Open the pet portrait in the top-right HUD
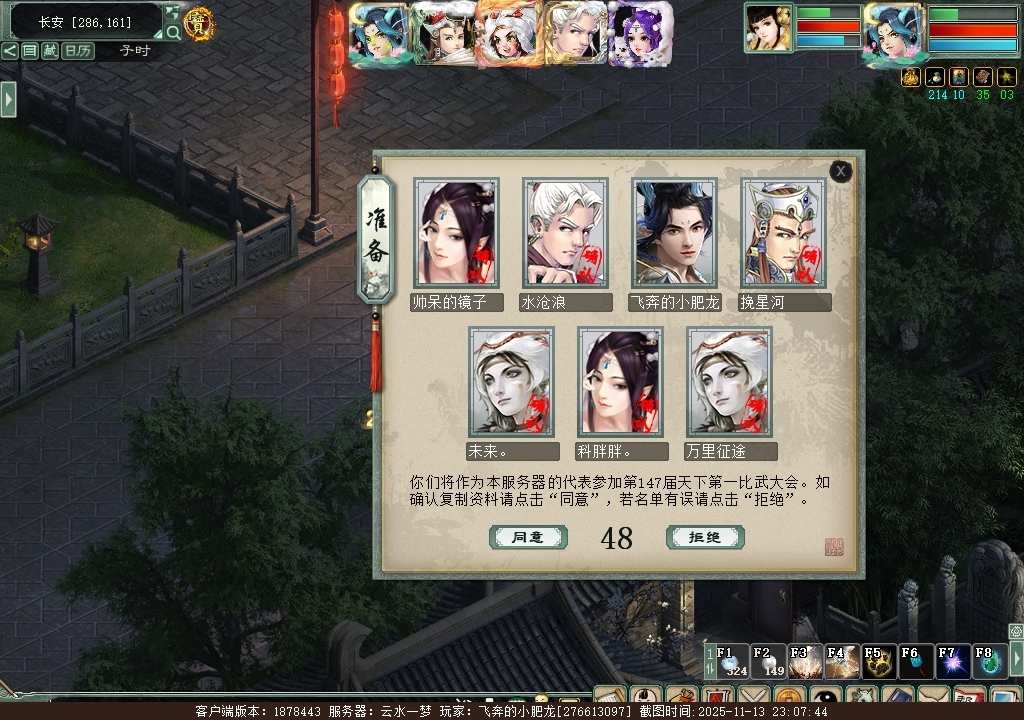 [768, 28]
